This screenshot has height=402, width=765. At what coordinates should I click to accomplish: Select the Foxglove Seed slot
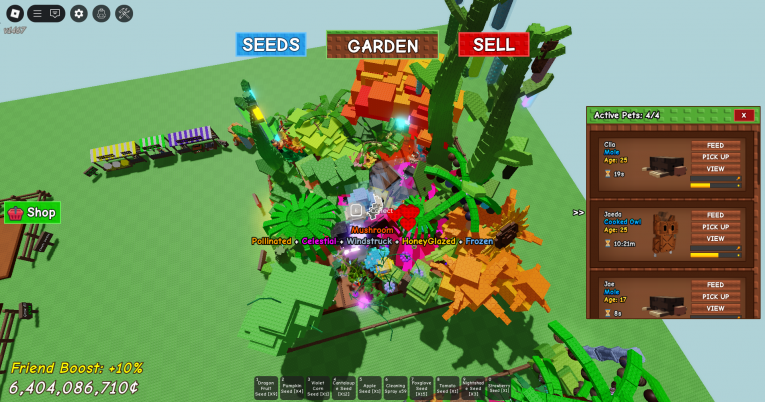pyautogui.click(x=421, y=388)
